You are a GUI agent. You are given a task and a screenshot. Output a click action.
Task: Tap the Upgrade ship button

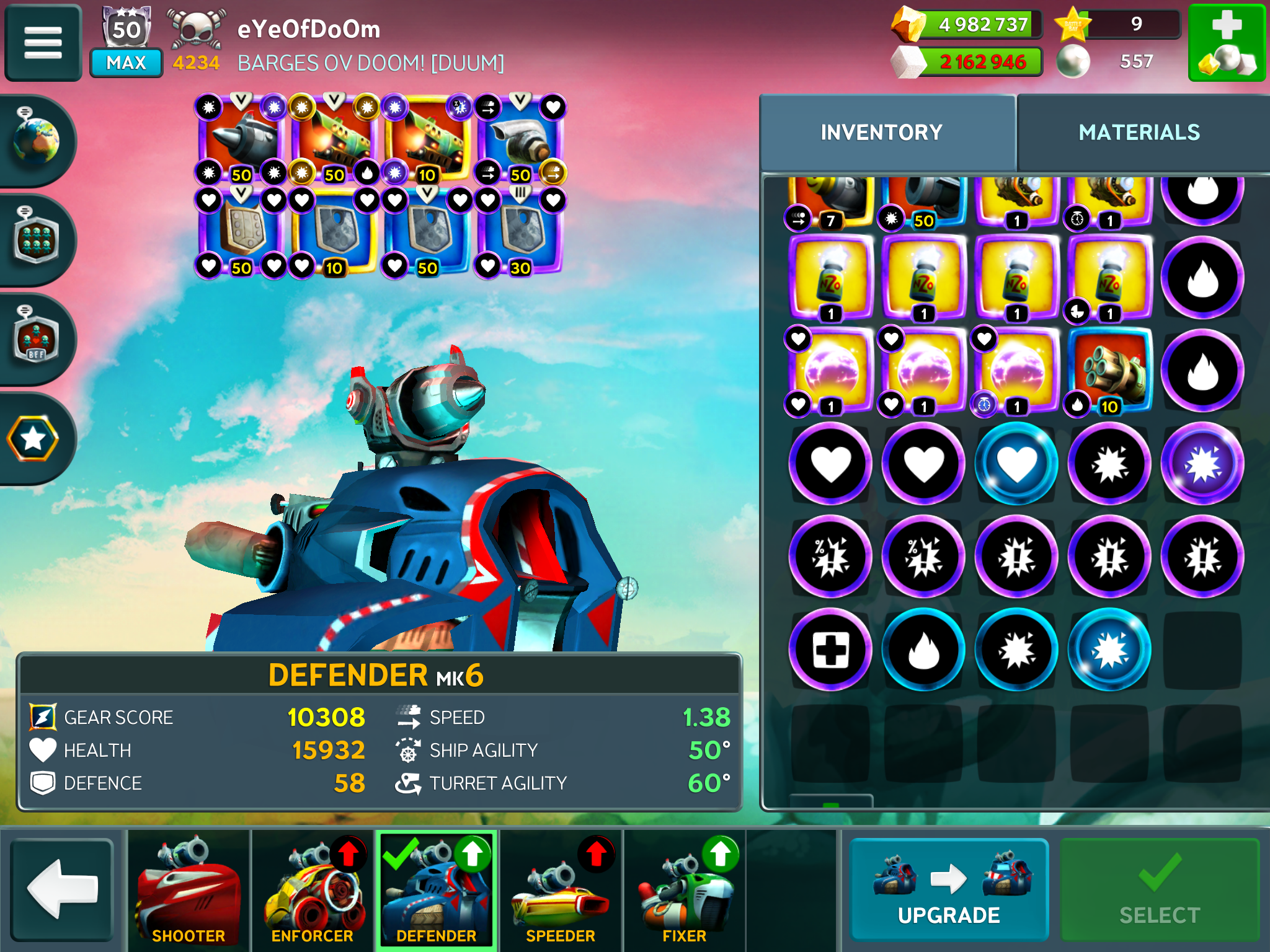point(948,889)
